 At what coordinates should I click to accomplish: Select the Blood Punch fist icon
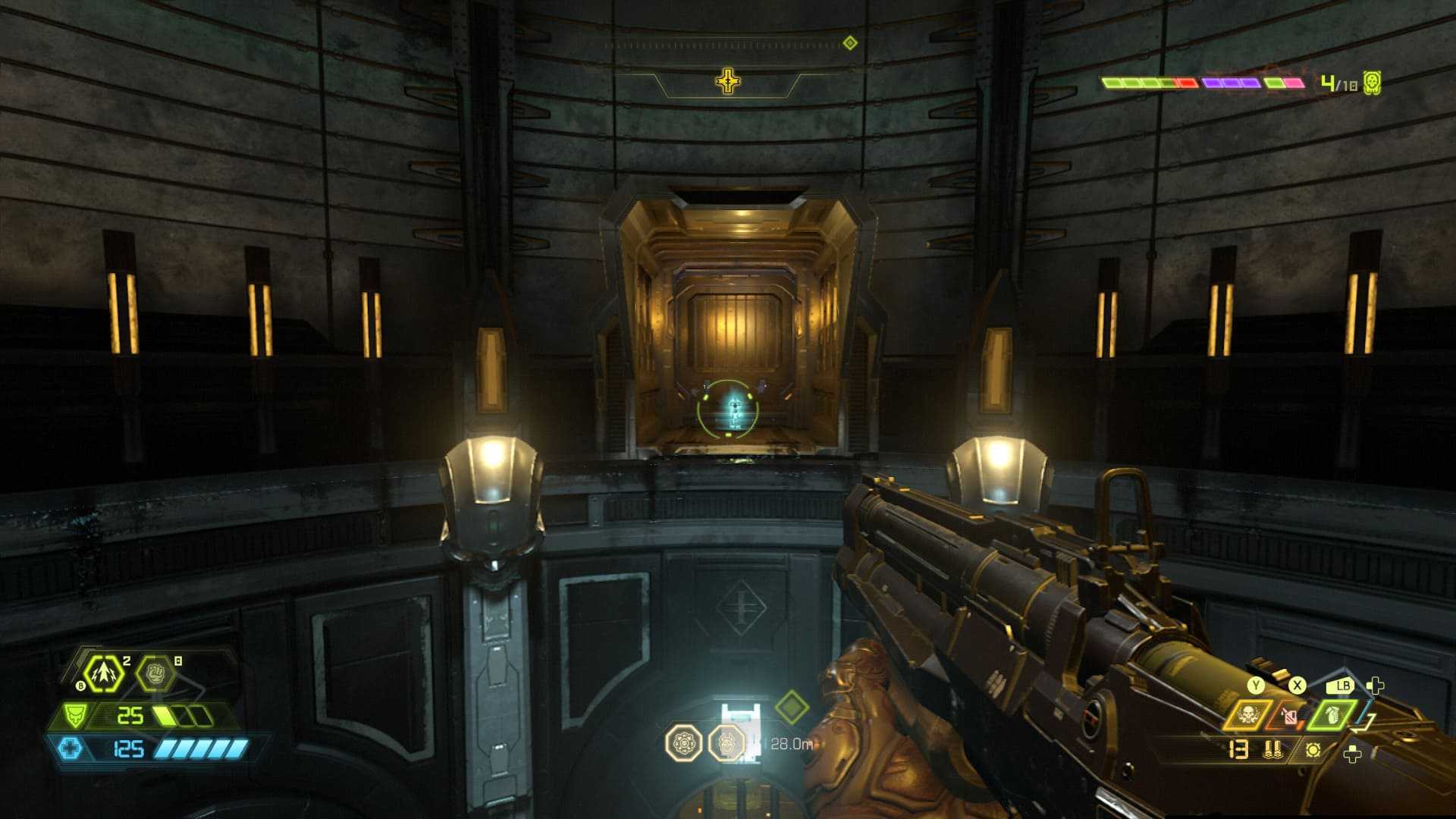click(x=154, y=672)
